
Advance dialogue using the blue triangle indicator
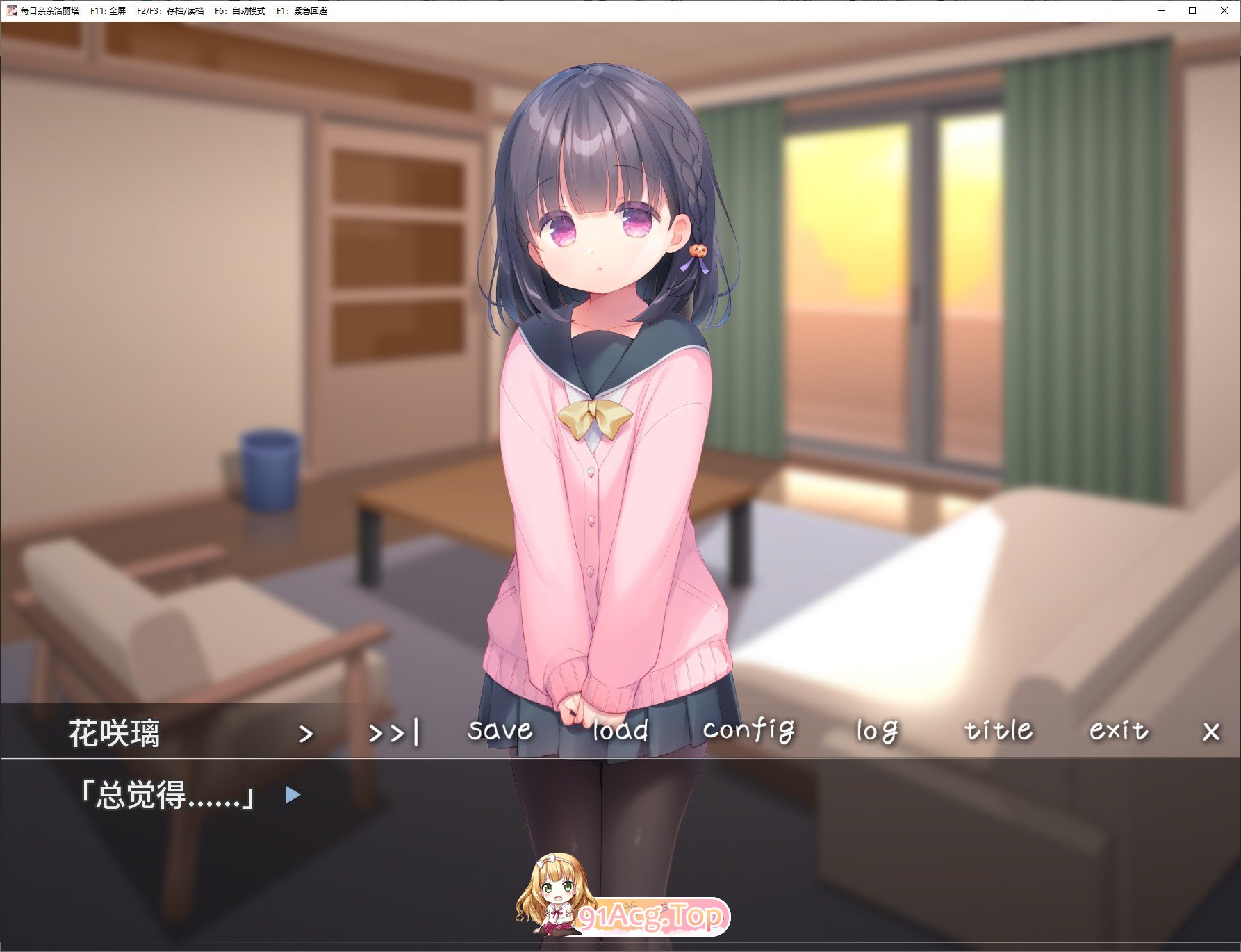click(293, 794)
